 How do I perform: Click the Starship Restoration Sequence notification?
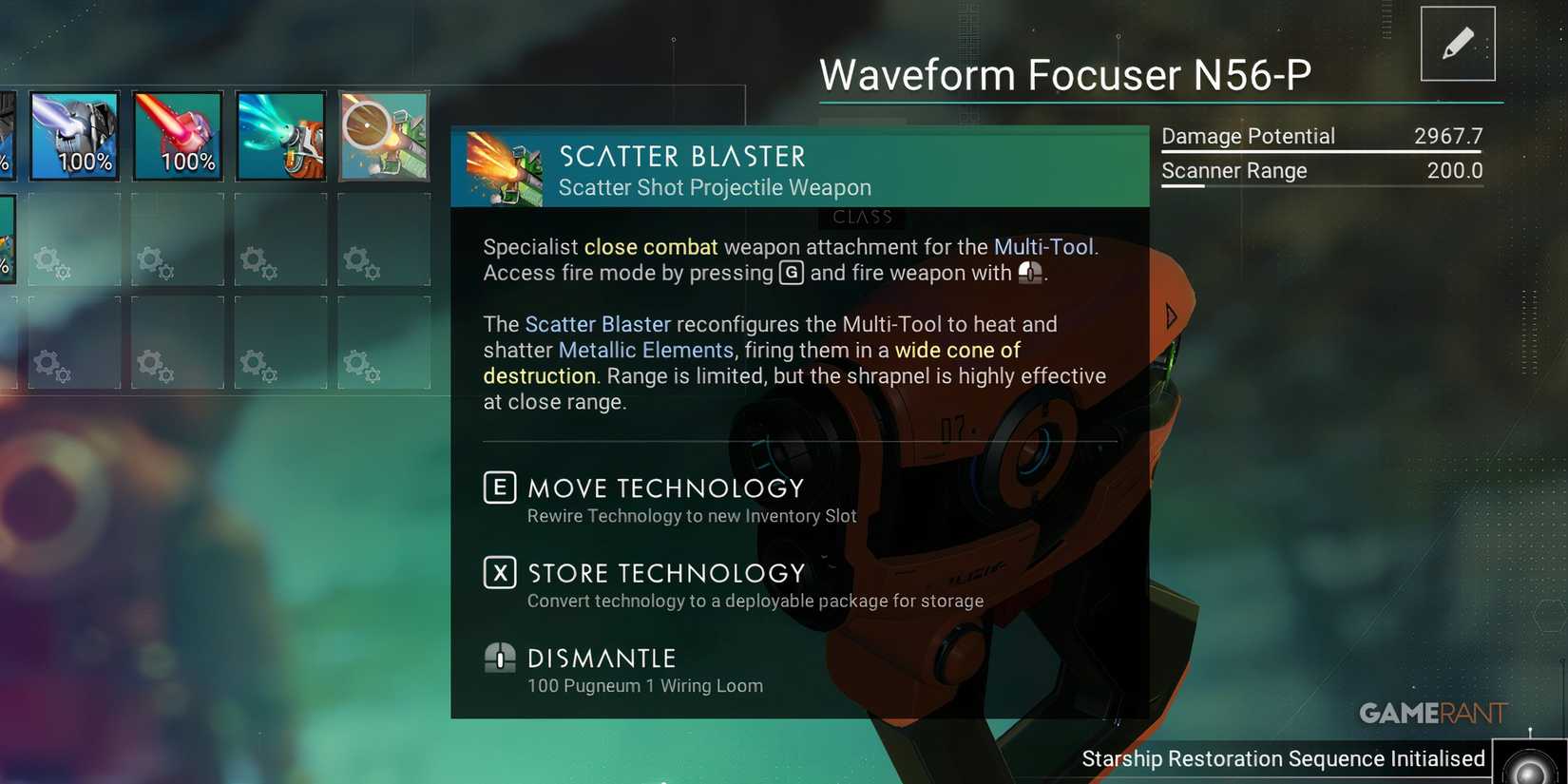tap(1283, 758)
